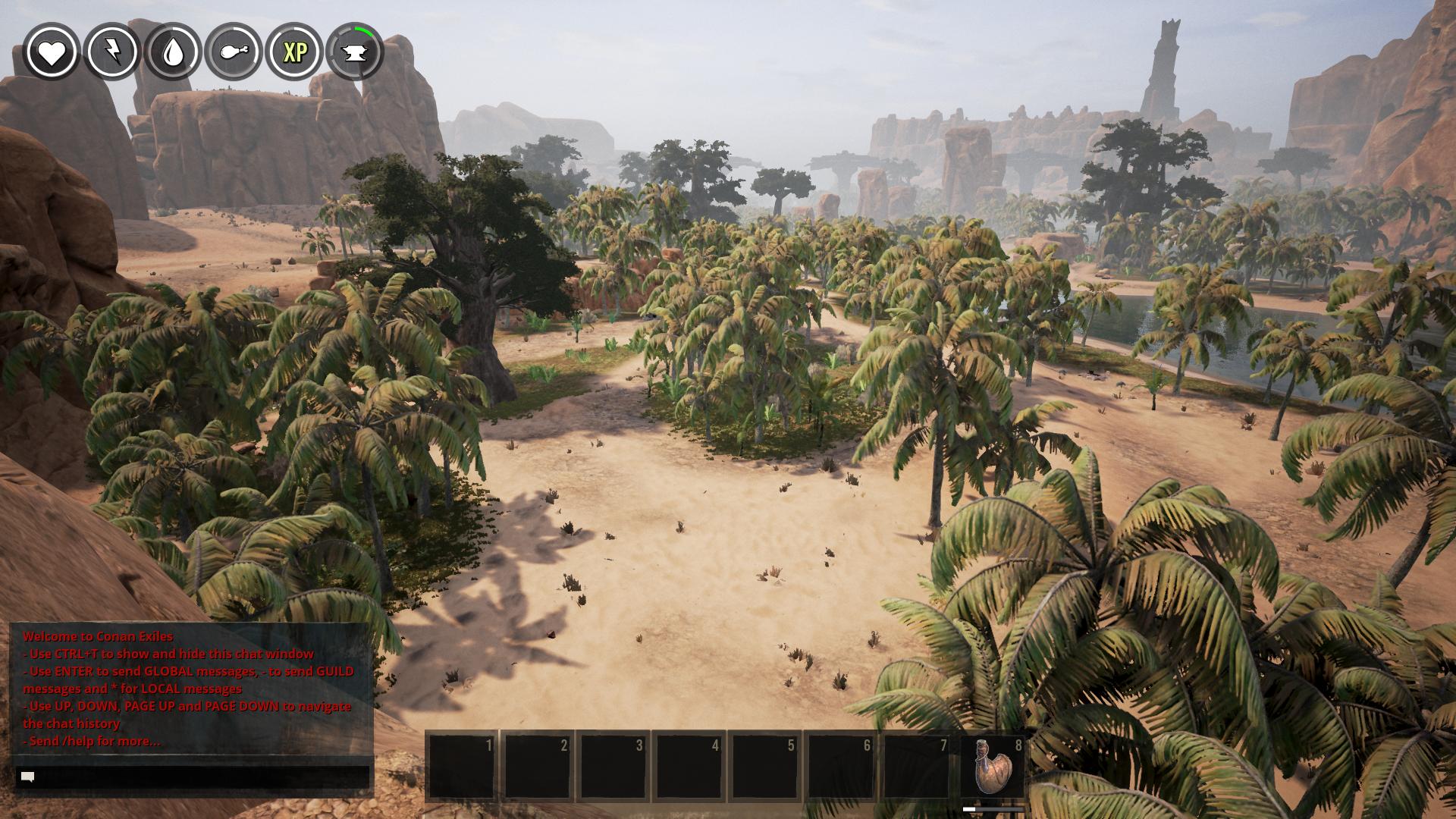Select the waterskin in hotbar slot 8
This screenshot has height=819, width=1456.
click(x=992, y=766)
